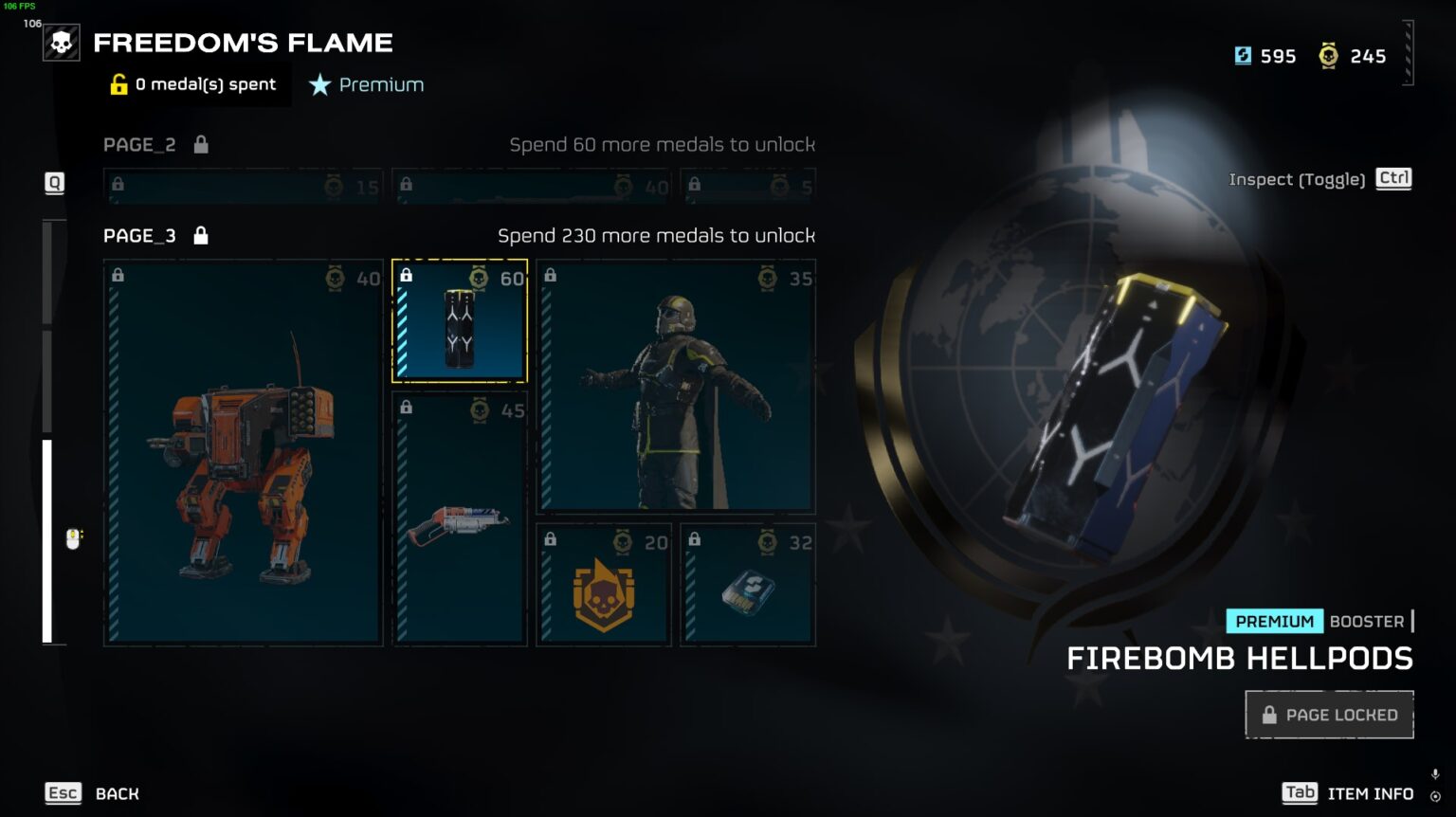Click the 0 medal(s) spent tracker

194,84
